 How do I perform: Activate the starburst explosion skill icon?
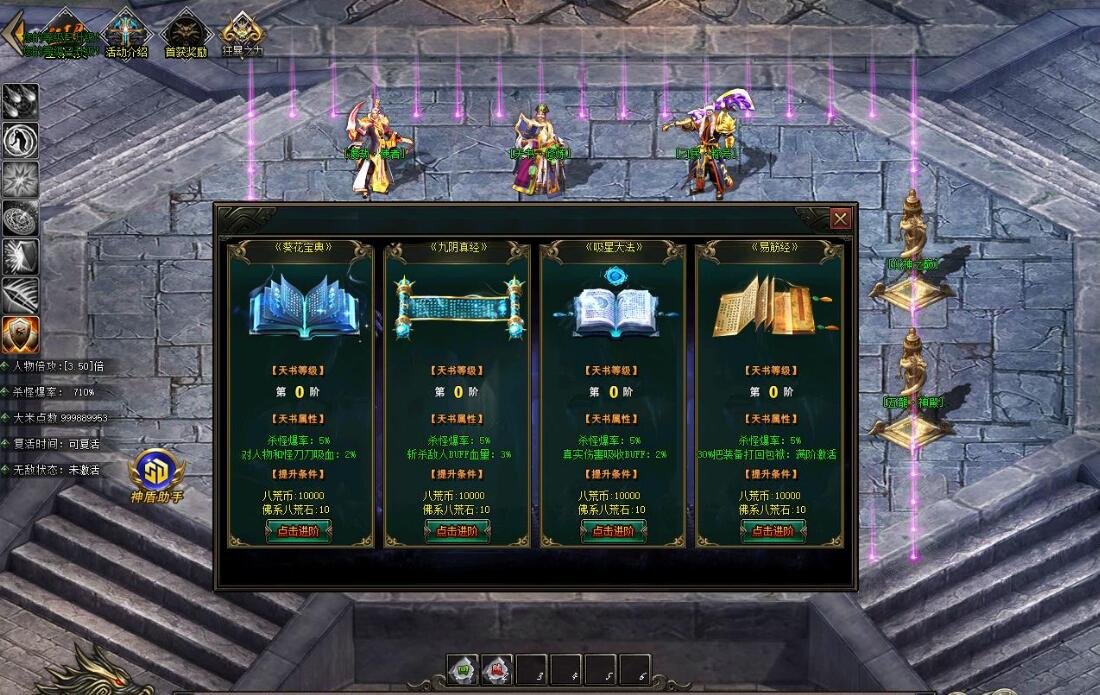click(20, 180)
